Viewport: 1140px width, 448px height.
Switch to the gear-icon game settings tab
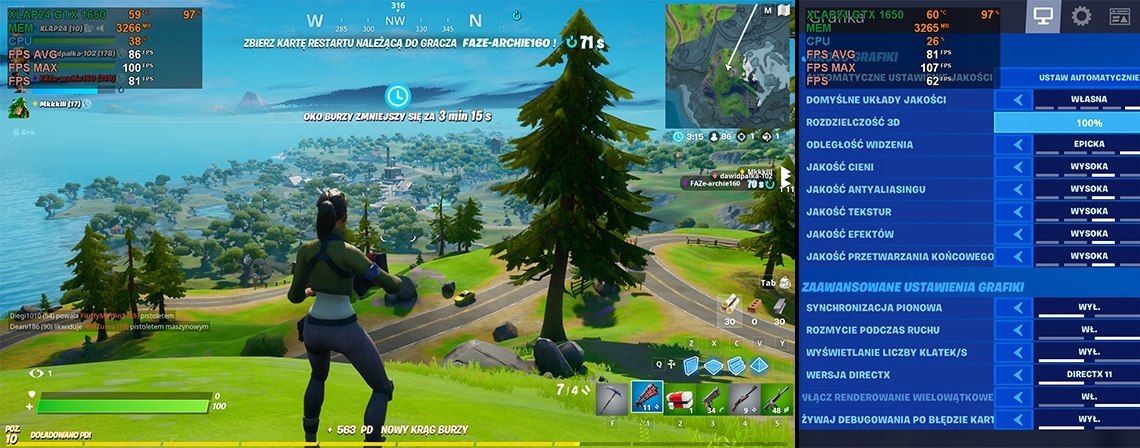pyautogui.click(x=1081, y=16)
